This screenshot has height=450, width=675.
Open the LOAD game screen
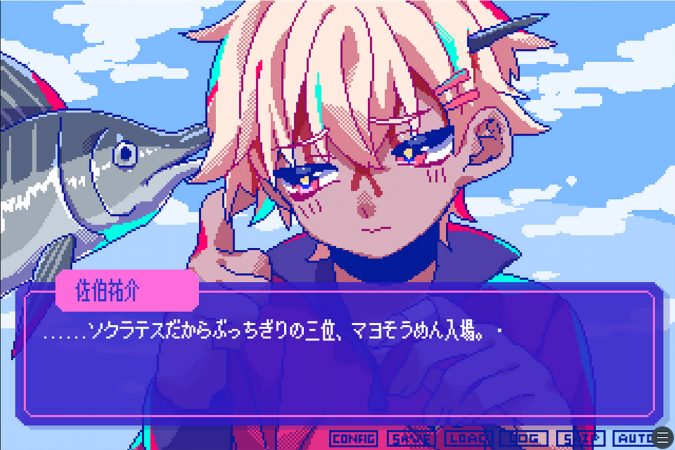tap(467, 438)
